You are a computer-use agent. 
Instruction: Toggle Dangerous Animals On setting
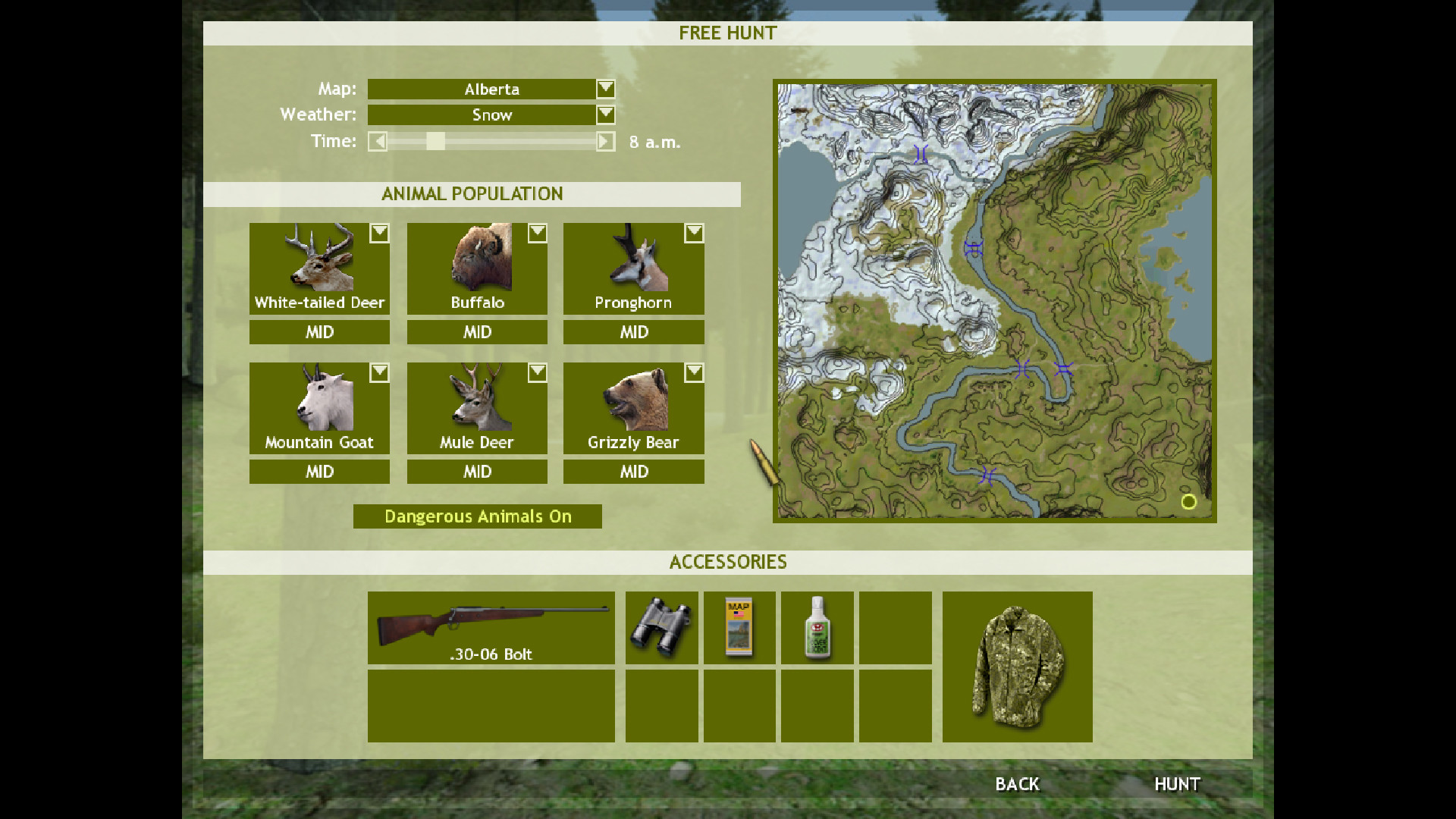pos(477,516)
